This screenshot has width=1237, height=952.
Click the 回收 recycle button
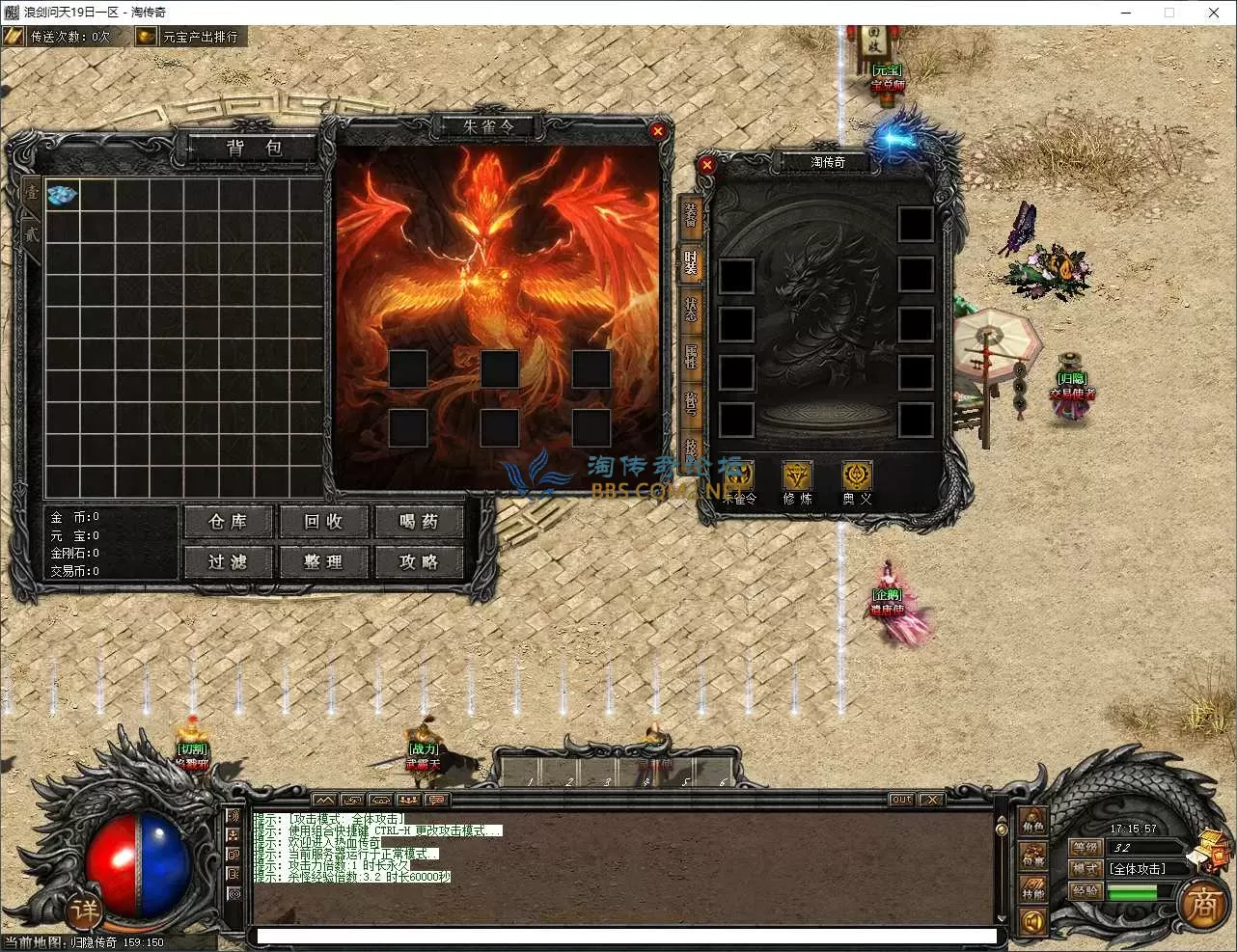tap(323, 522)
